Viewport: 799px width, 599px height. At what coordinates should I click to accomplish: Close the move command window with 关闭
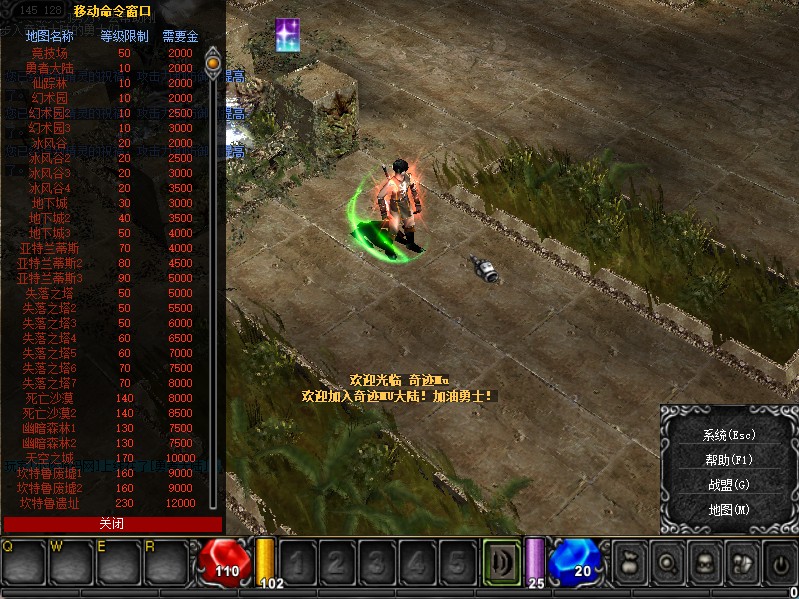tap(112, 524)
